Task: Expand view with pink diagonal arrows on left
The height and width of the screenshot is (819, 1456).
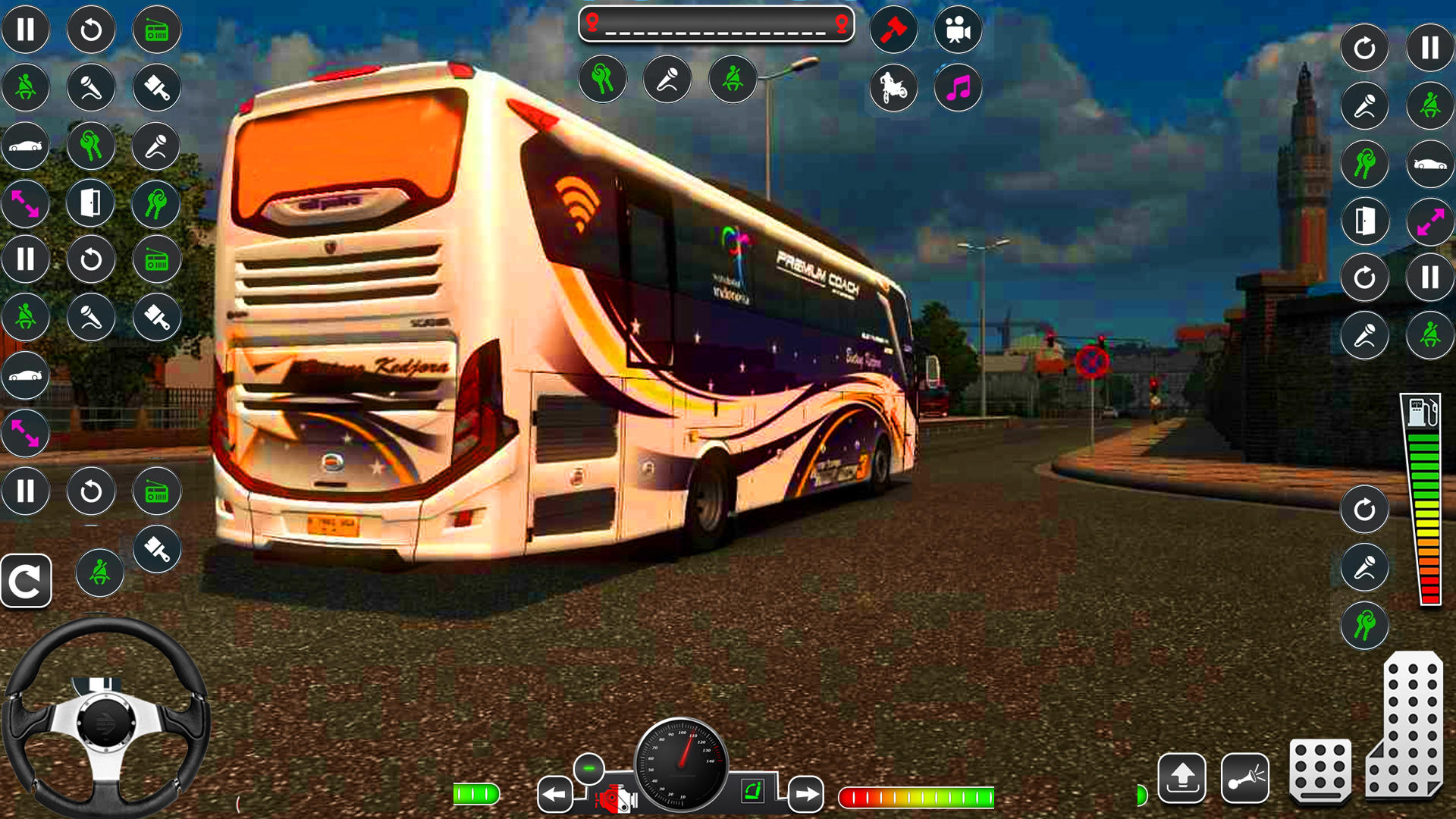Action: pyautogui.click(x=26, y=205)
